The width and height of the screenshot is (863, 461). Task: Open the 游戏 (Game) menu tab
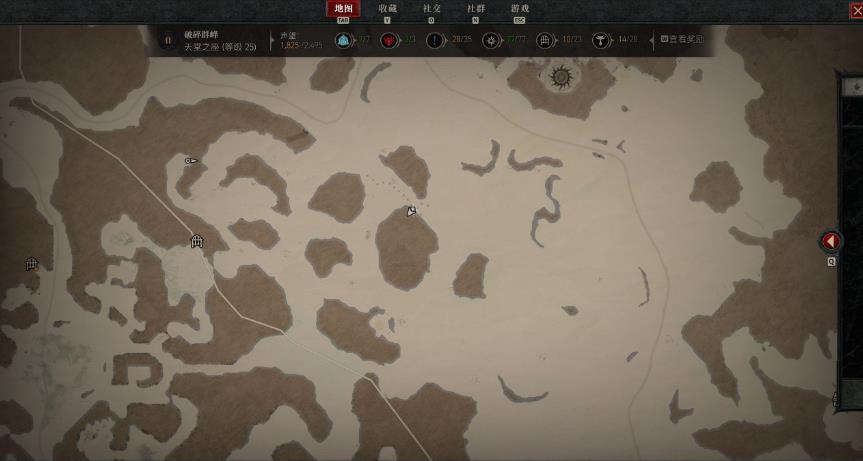pyautogui.click(x=519, y=9)
